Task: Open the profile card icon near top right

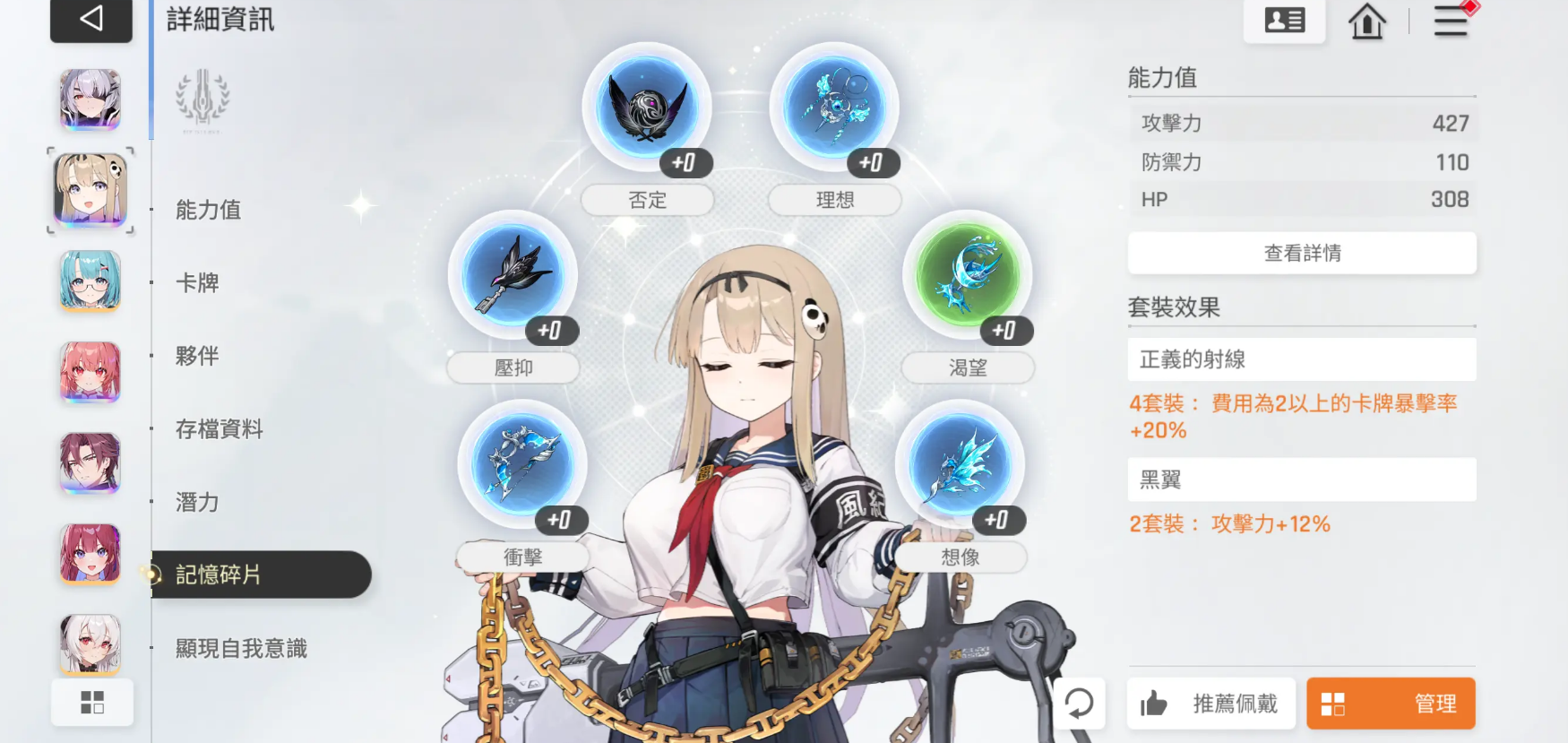Action: [1284, 20]
